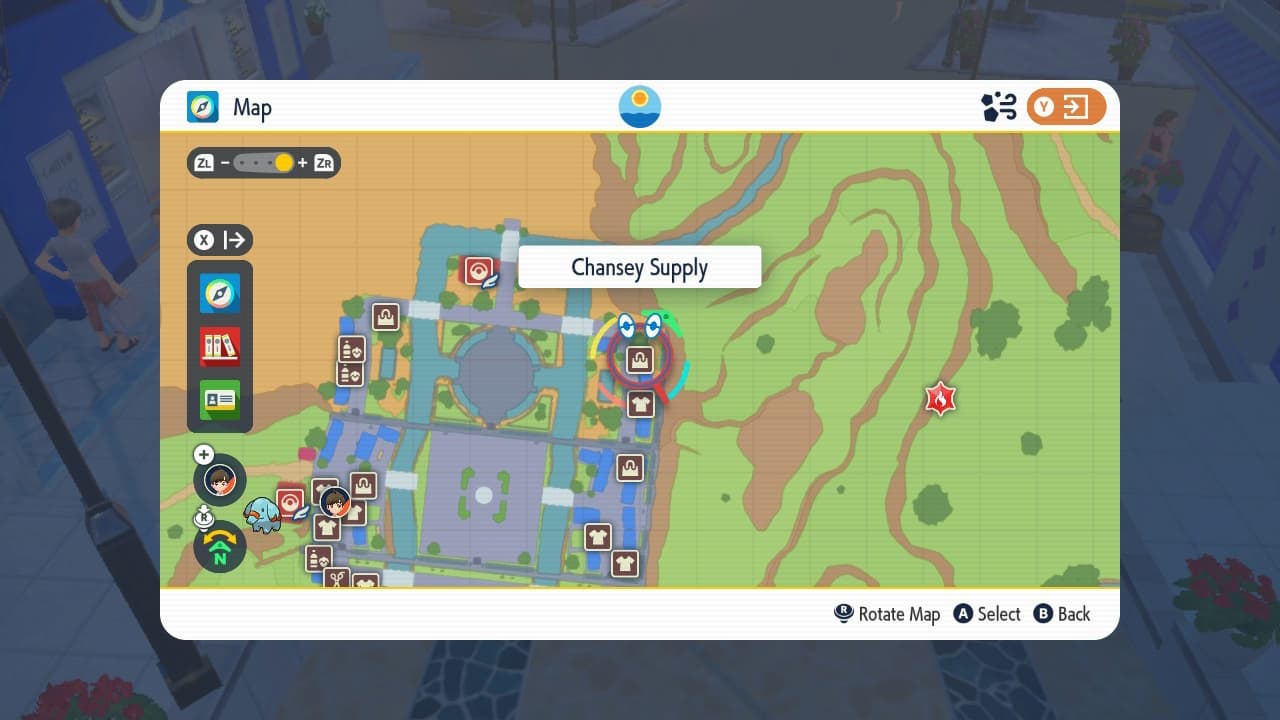Screen dimensions: 1280x720
Task: Click the player avatar marker on the map
Action: (335, 500)
